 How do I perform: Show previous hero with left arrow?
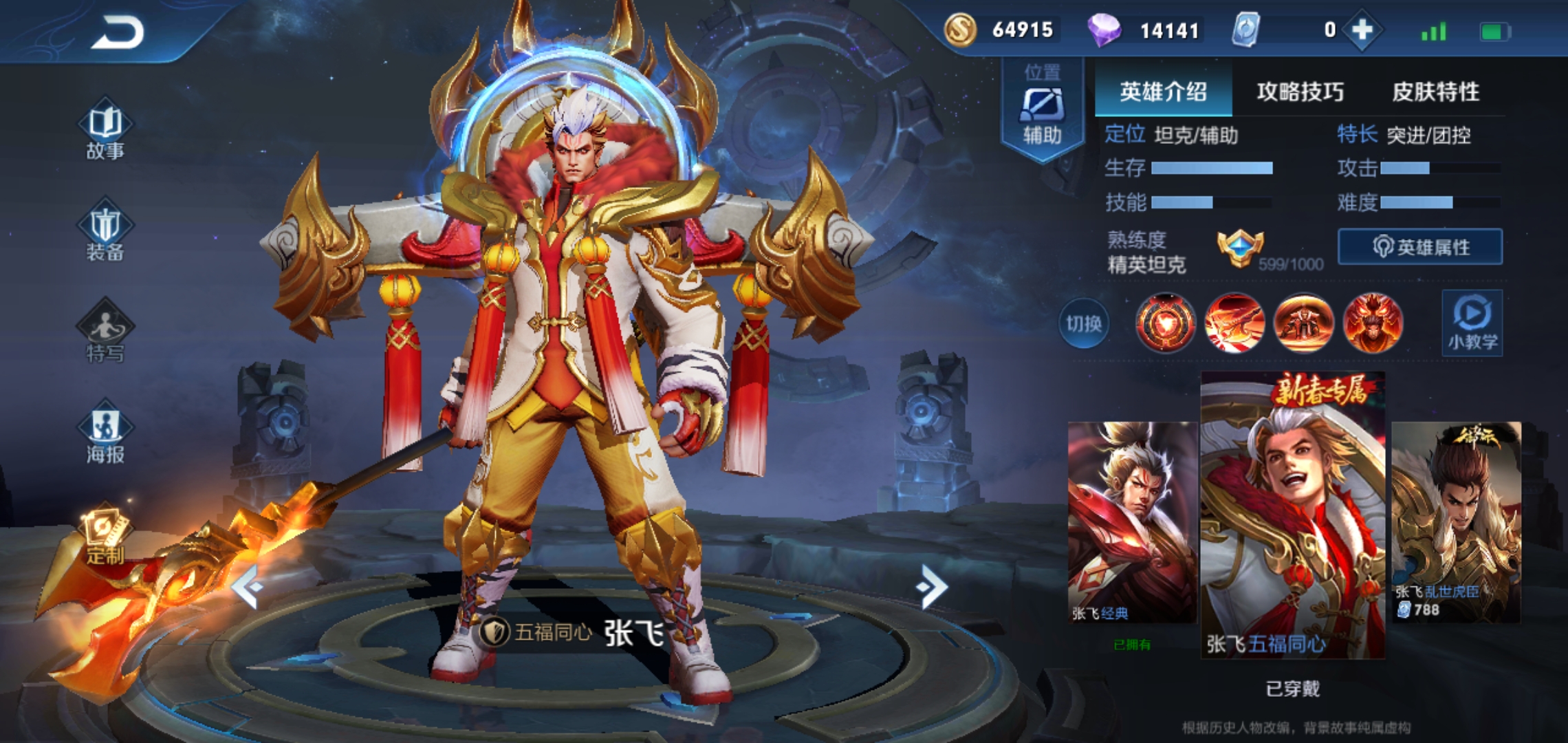(x=248, y=586)
